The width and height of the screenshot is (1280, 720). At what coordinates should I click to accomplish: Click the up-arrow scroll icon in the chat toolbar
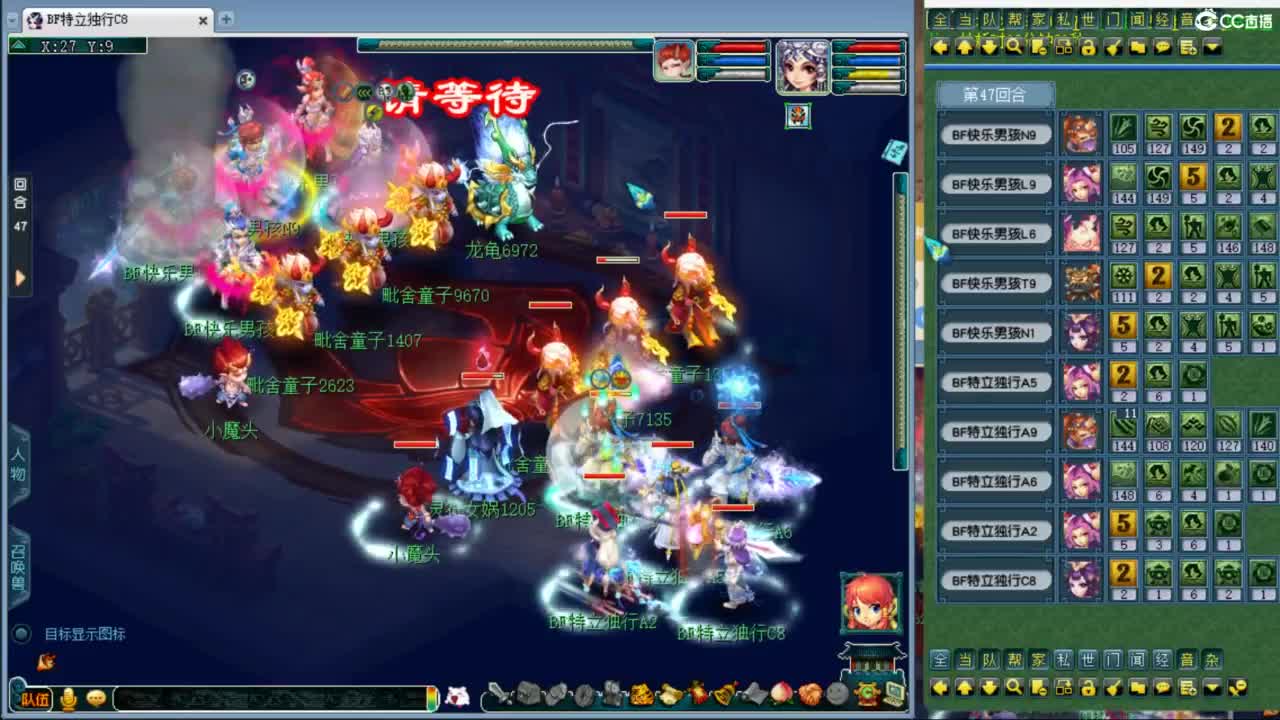point(964,46)
